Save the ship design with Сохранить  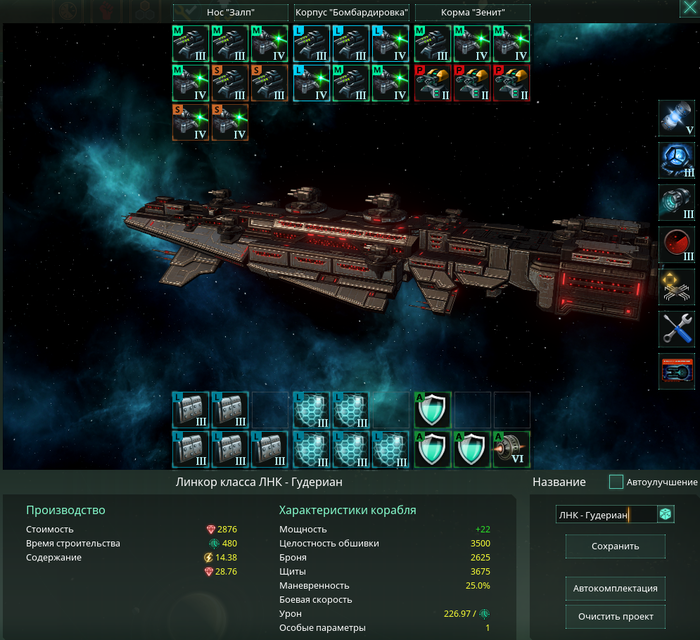[x=615, y=546]
